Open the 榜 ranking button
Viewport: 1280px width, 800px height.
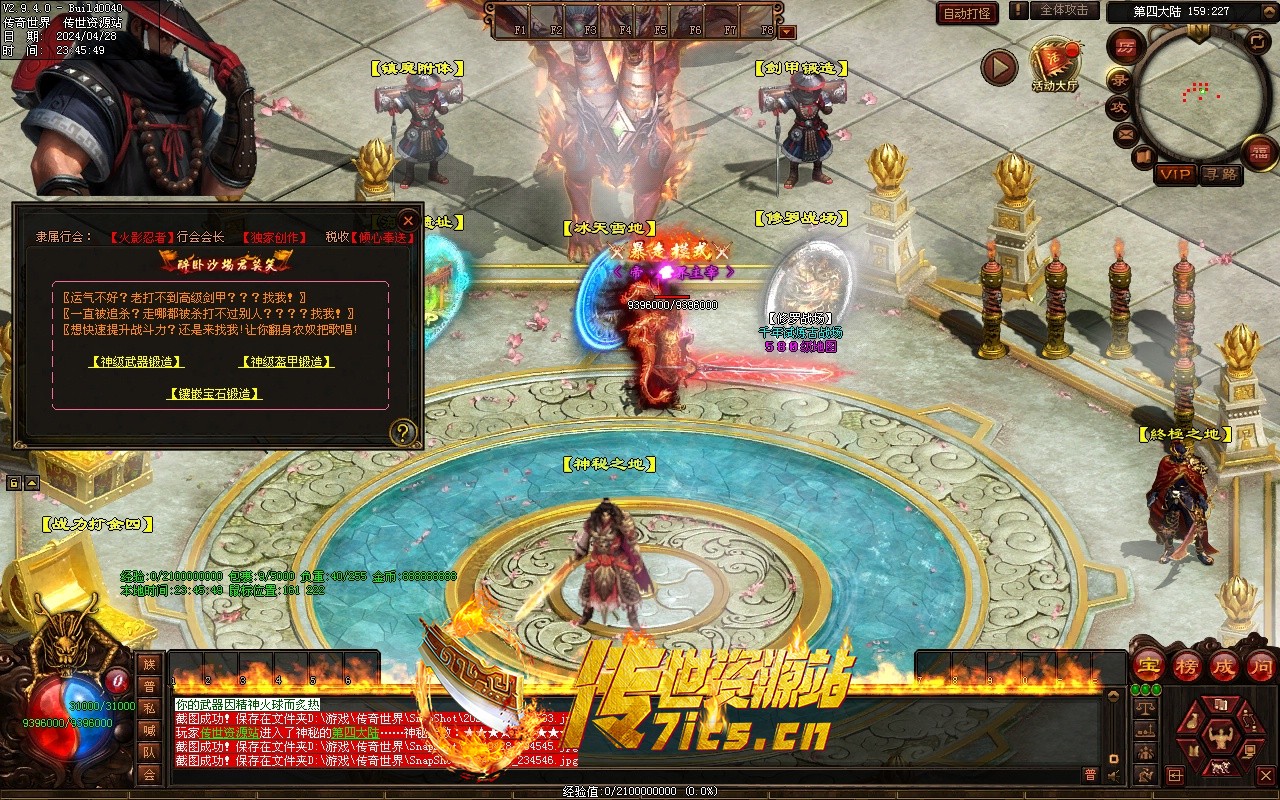[x=1187, y=666]
